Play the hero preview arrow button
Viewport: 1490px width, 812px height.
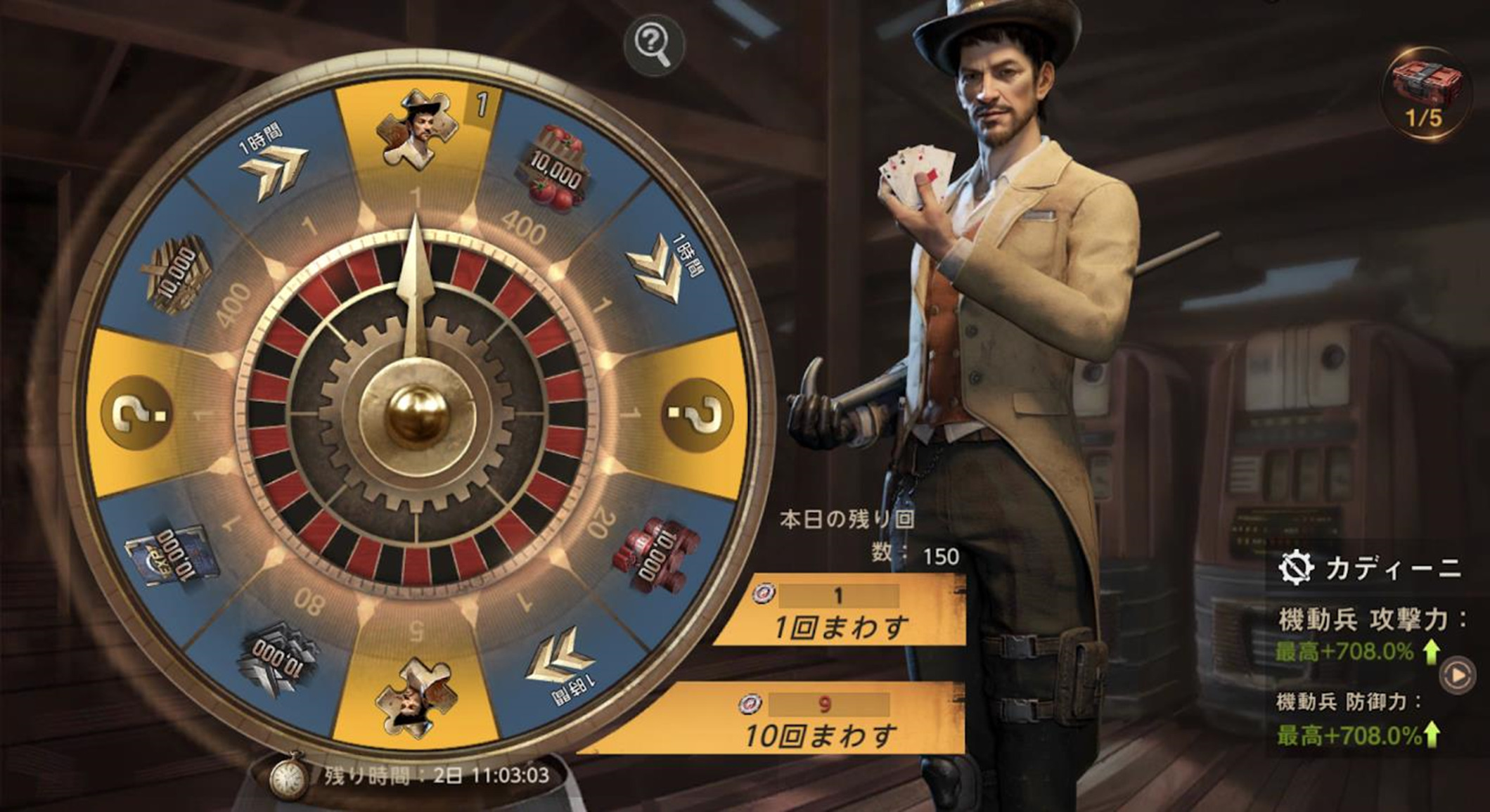[x=1458, y=675]
